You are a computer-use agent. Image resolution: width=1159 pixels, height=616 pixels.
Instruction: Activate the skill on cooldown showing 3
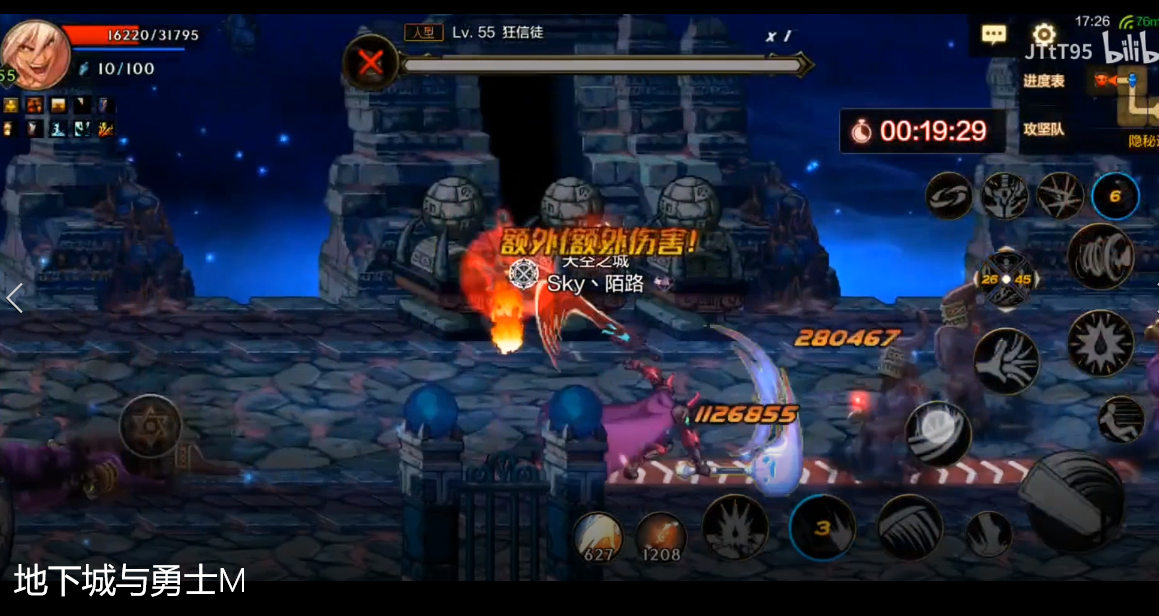pos(822,527)
